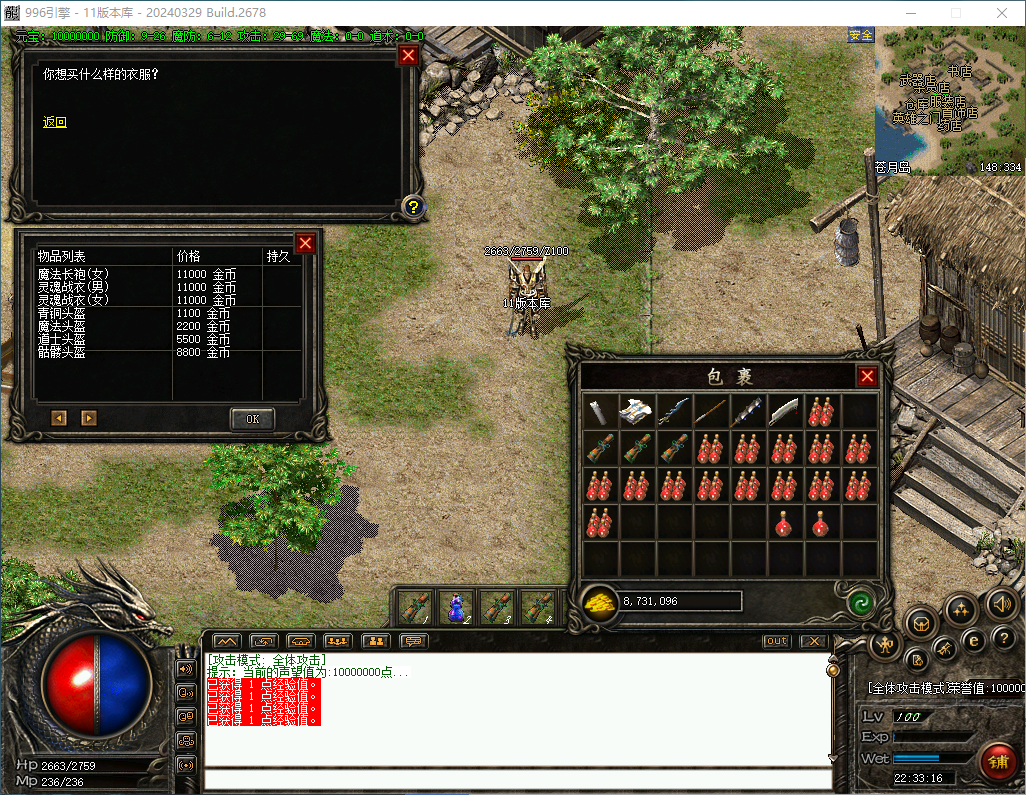Select the white book item in the bag
1026x795 pixels.
636,410
